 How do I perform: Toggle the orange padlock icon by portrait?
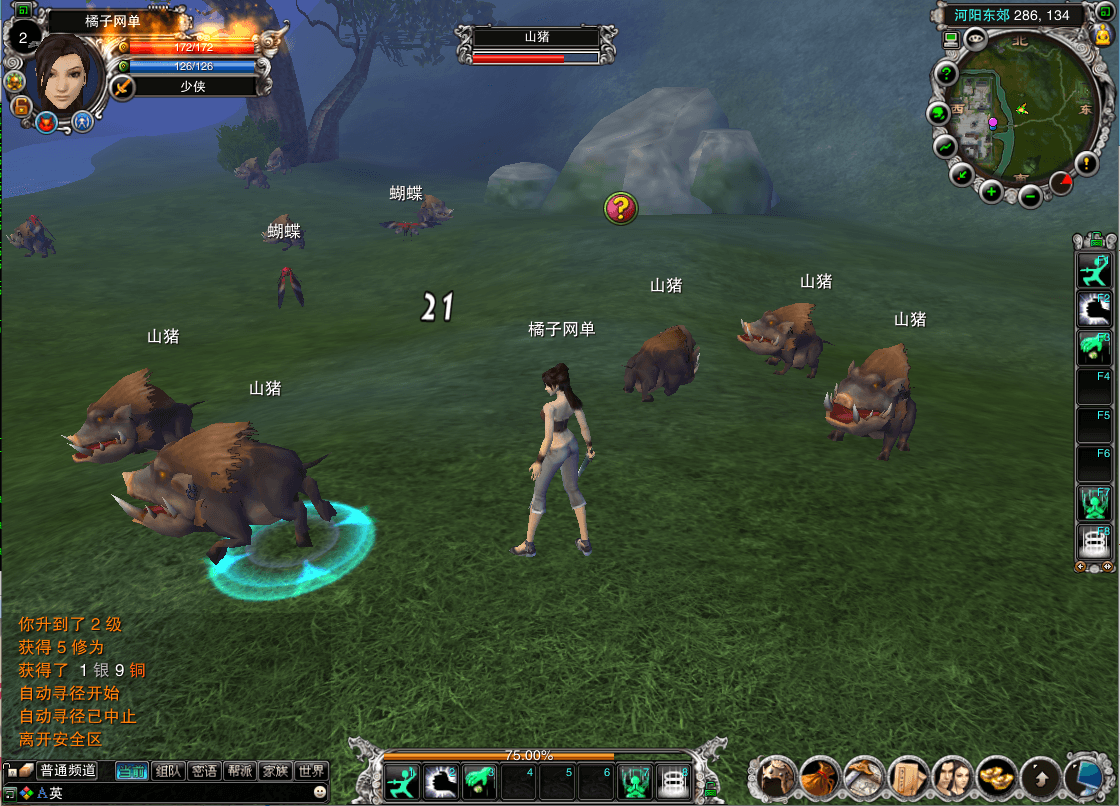18,104
